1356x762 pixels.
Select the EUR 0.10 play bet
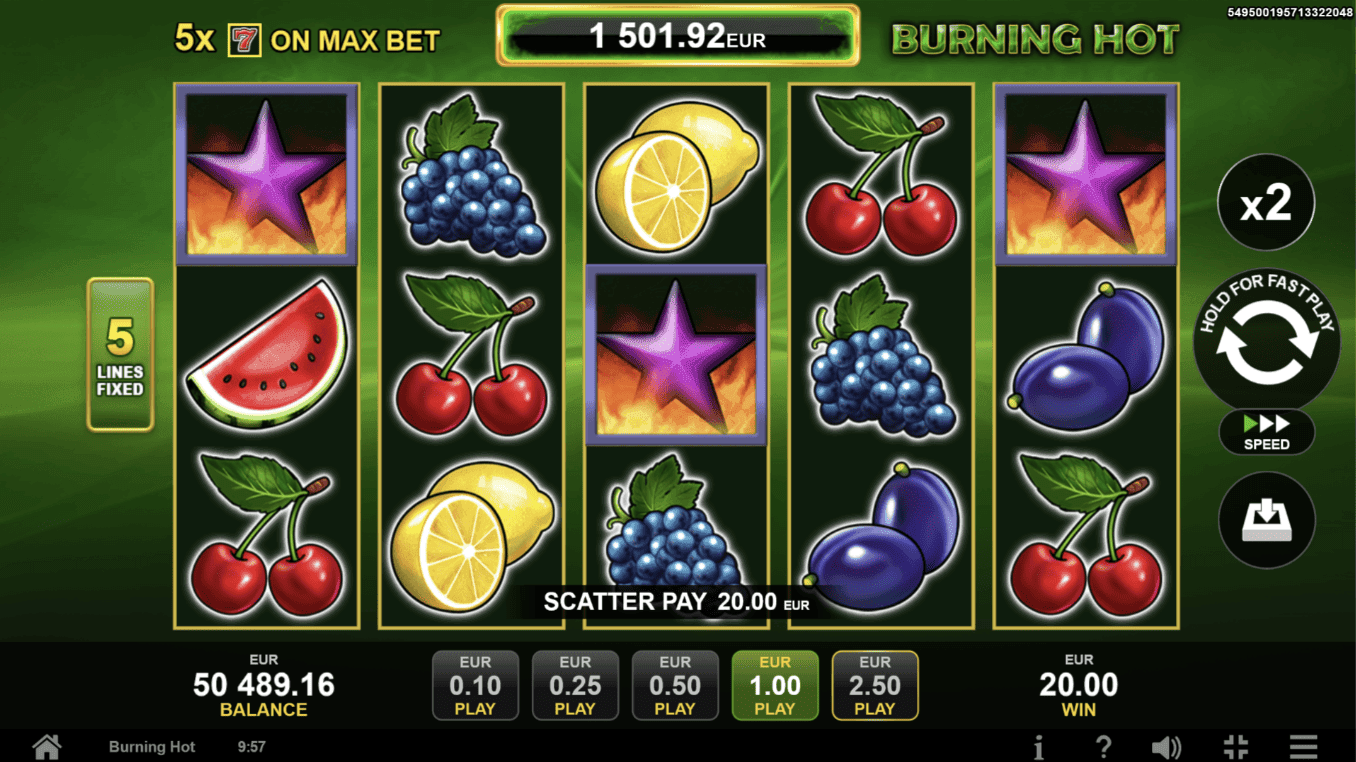pyautogui.click(x=475, y=685)
